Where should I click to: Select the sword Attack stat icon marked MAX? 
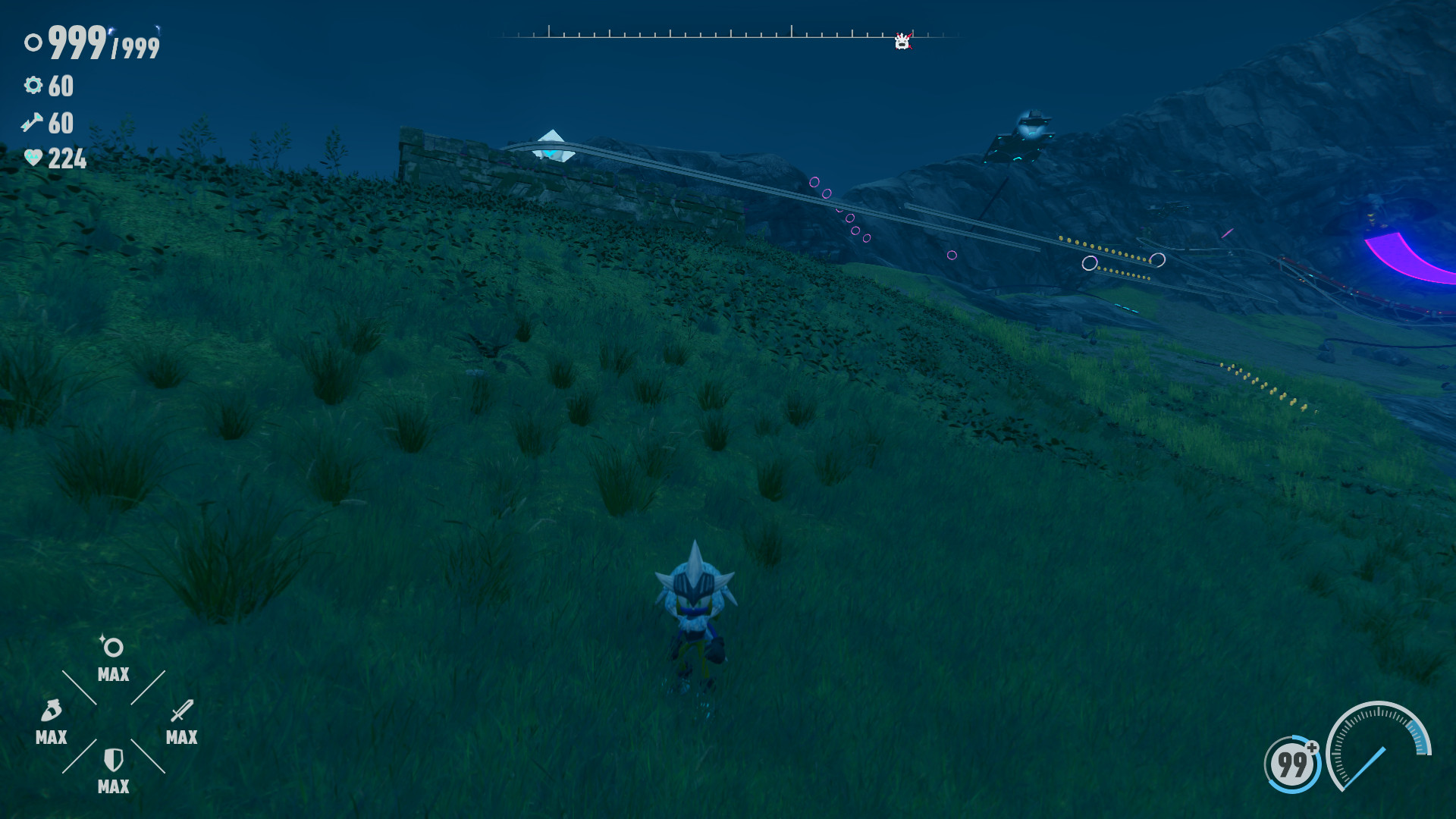180,711
